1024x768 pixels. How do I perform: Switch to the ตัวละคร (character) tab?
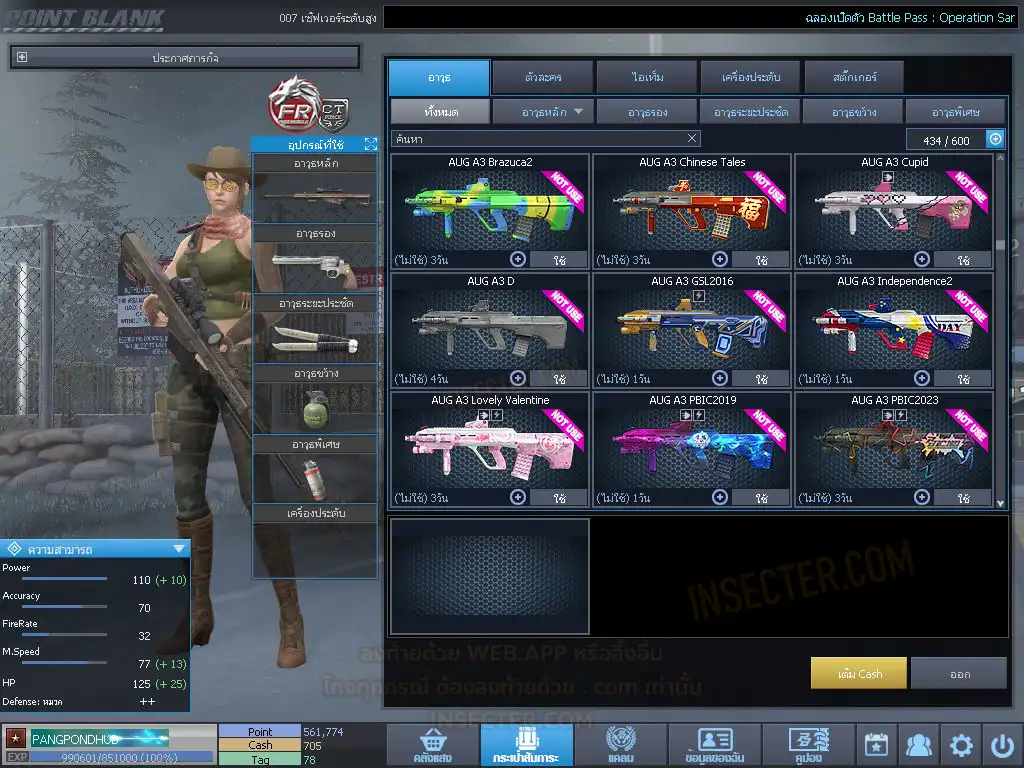(x=541, y=77)
